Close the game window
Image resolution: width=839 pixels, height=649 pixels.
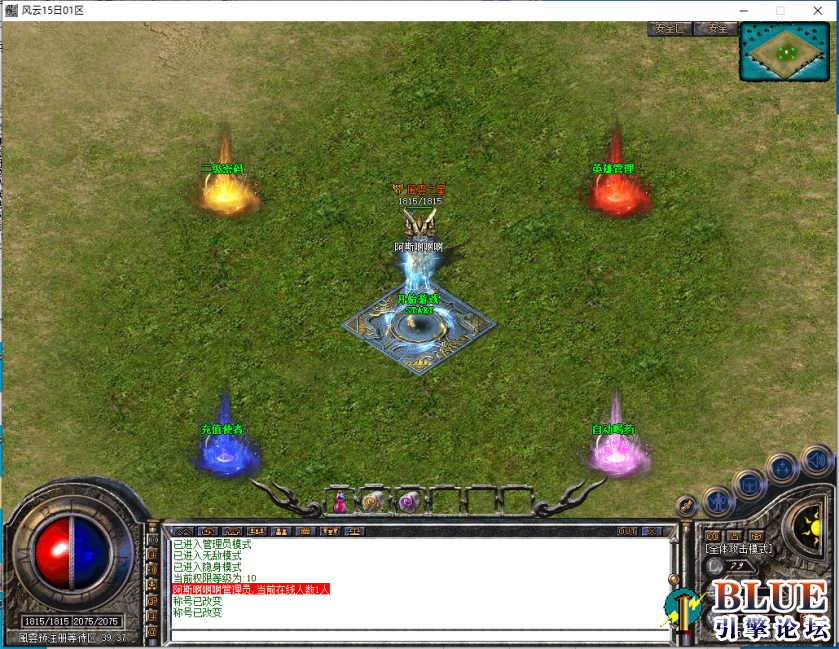pyautogui.click(x=815, y=10)
